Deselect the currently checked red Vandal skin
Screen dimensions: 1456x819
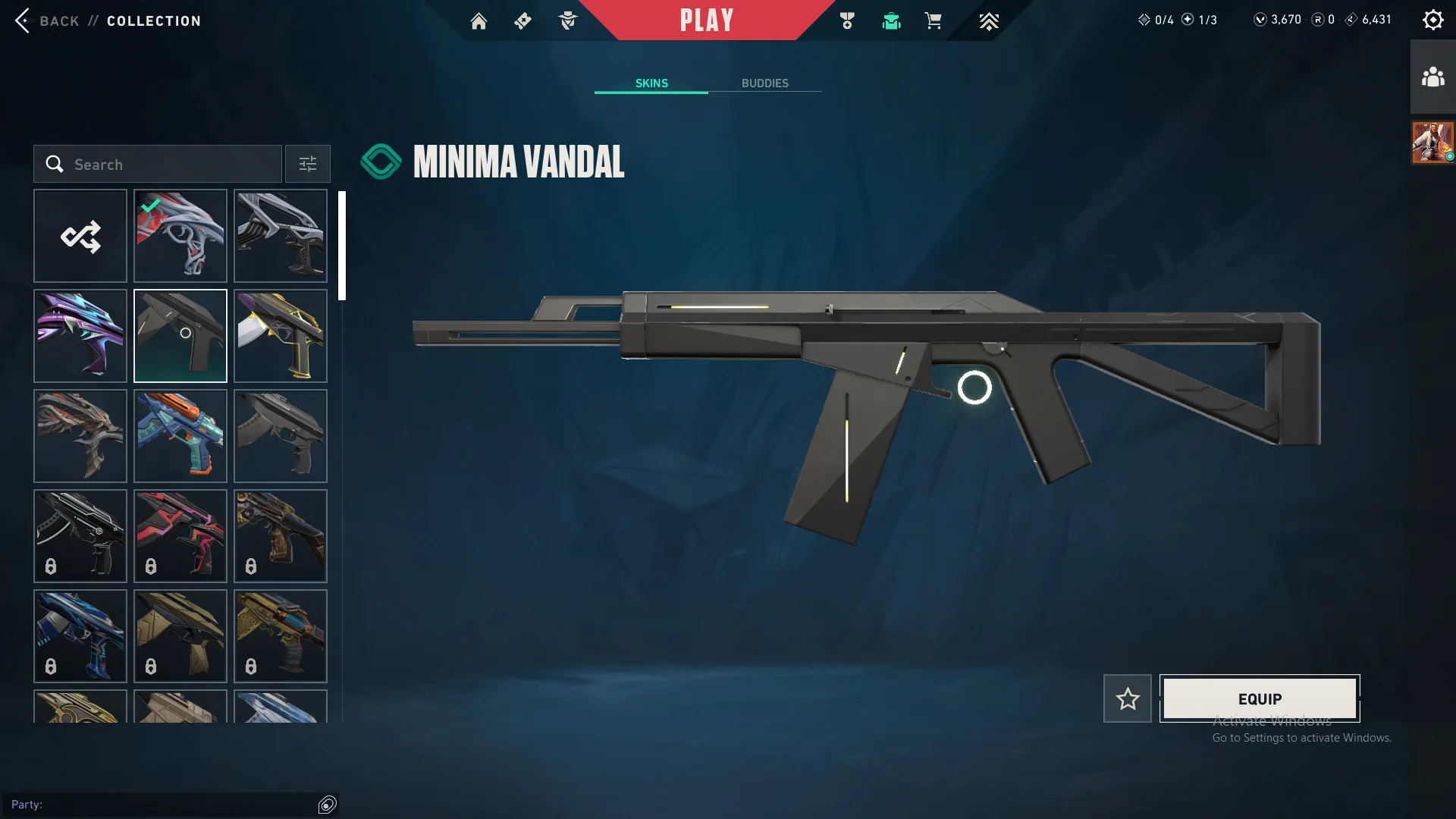coord(180,235)
